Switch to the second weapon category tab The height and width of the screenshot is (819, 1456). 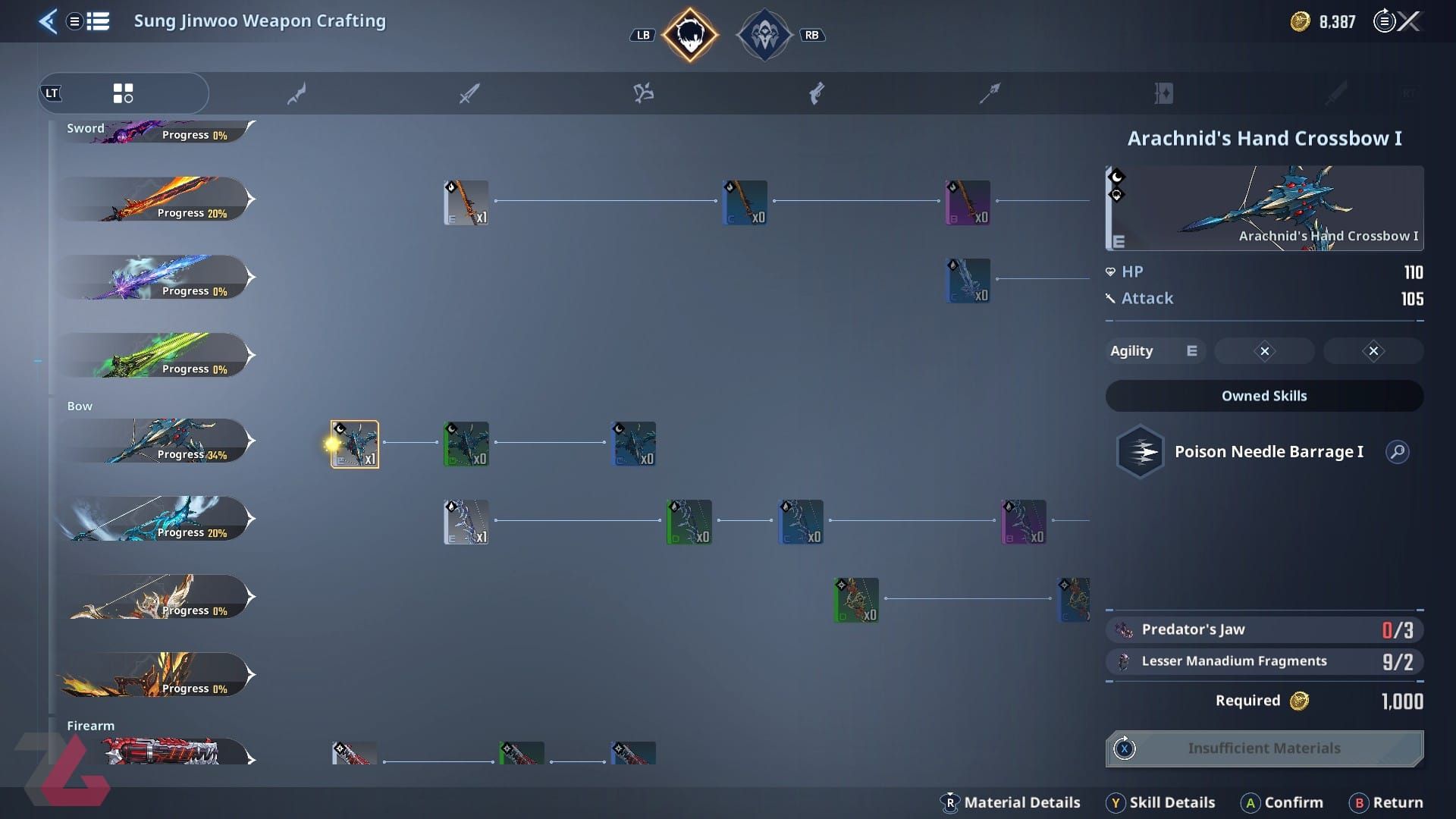[296, 93]
